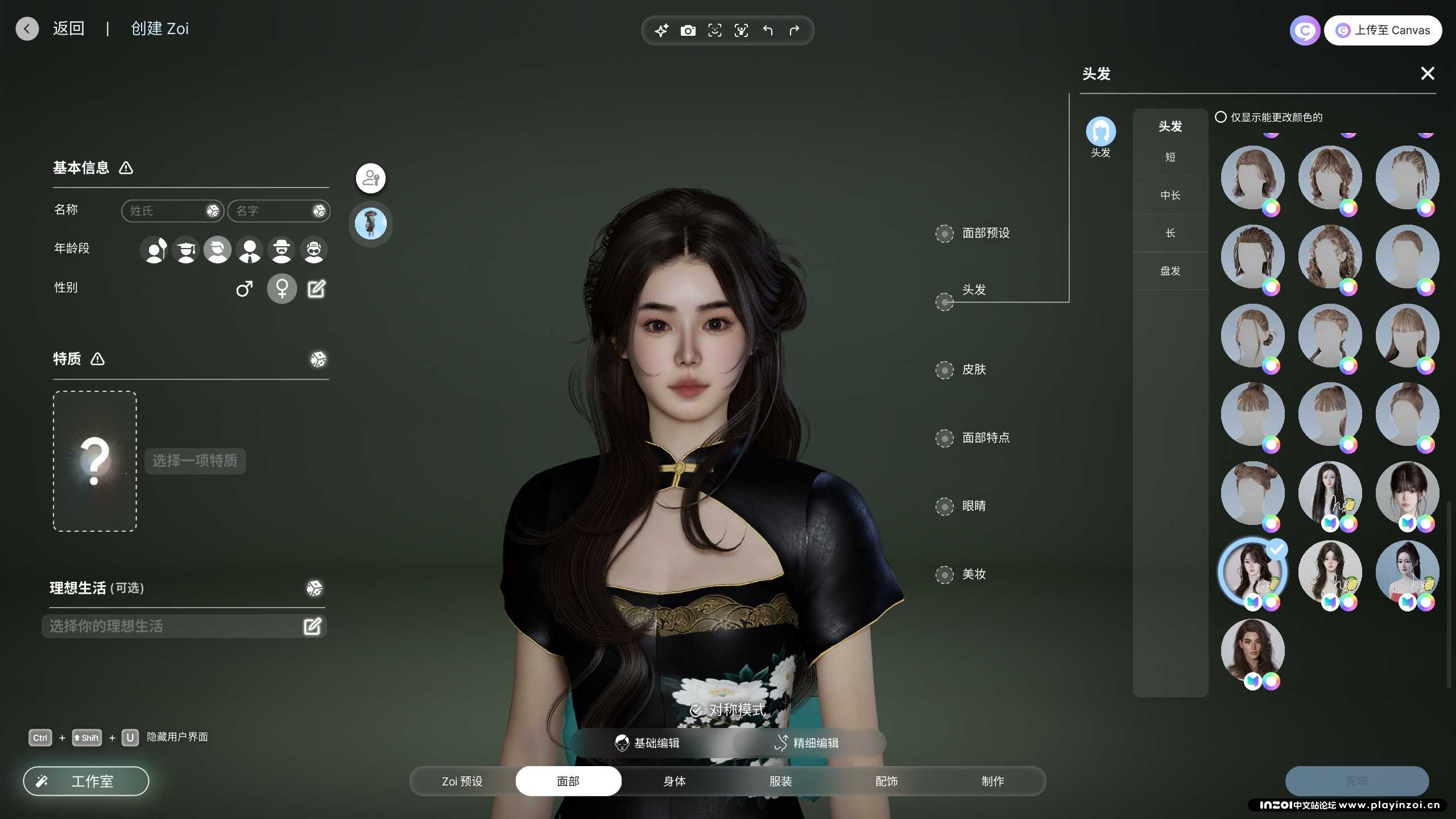Switch to the 身体 body tab
The height and width of the screenshot is (819, 1456).
point(674,781)
